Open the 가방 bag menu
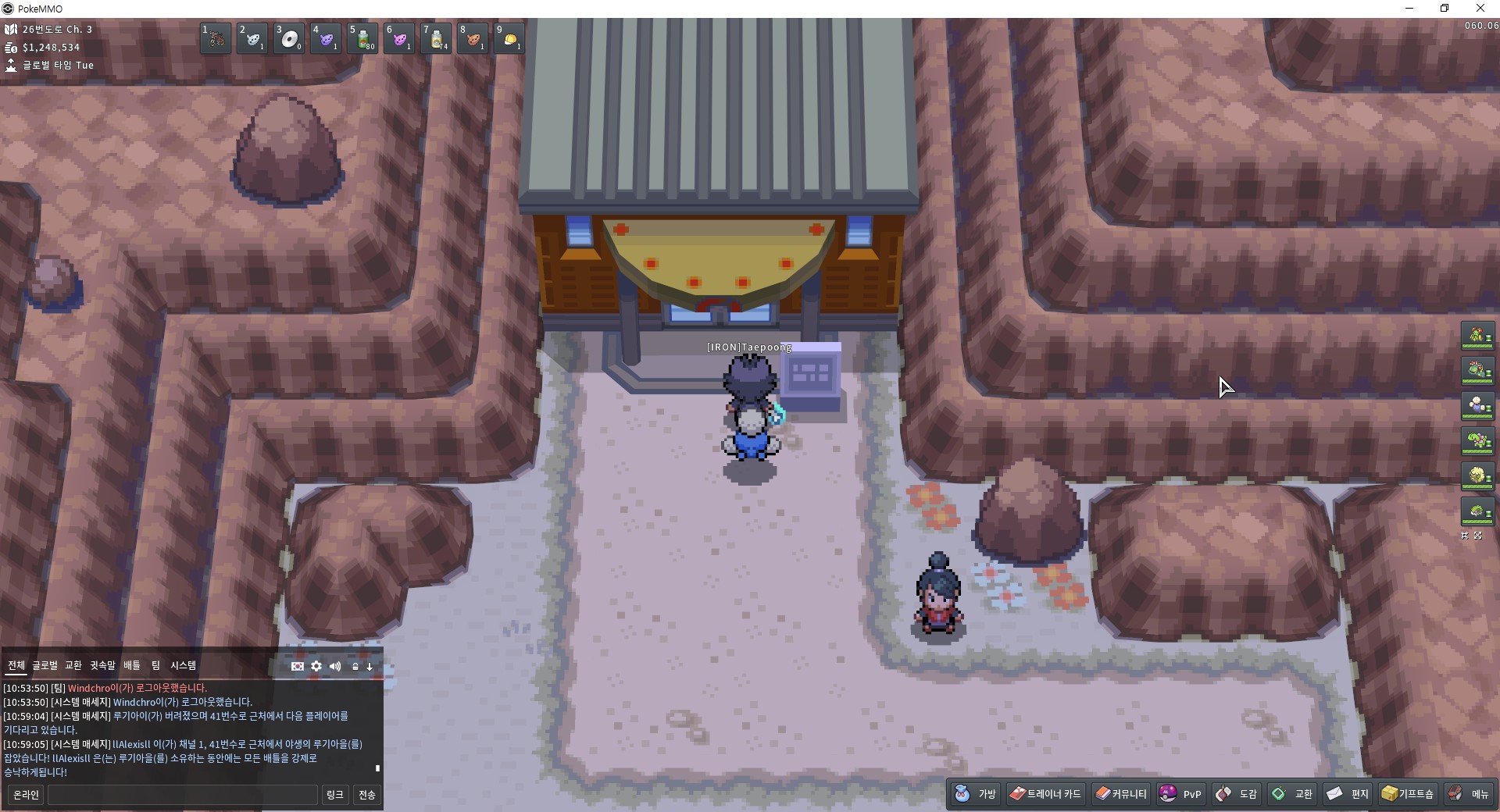This screenshot has width=1500, height=812. (976, 794)
